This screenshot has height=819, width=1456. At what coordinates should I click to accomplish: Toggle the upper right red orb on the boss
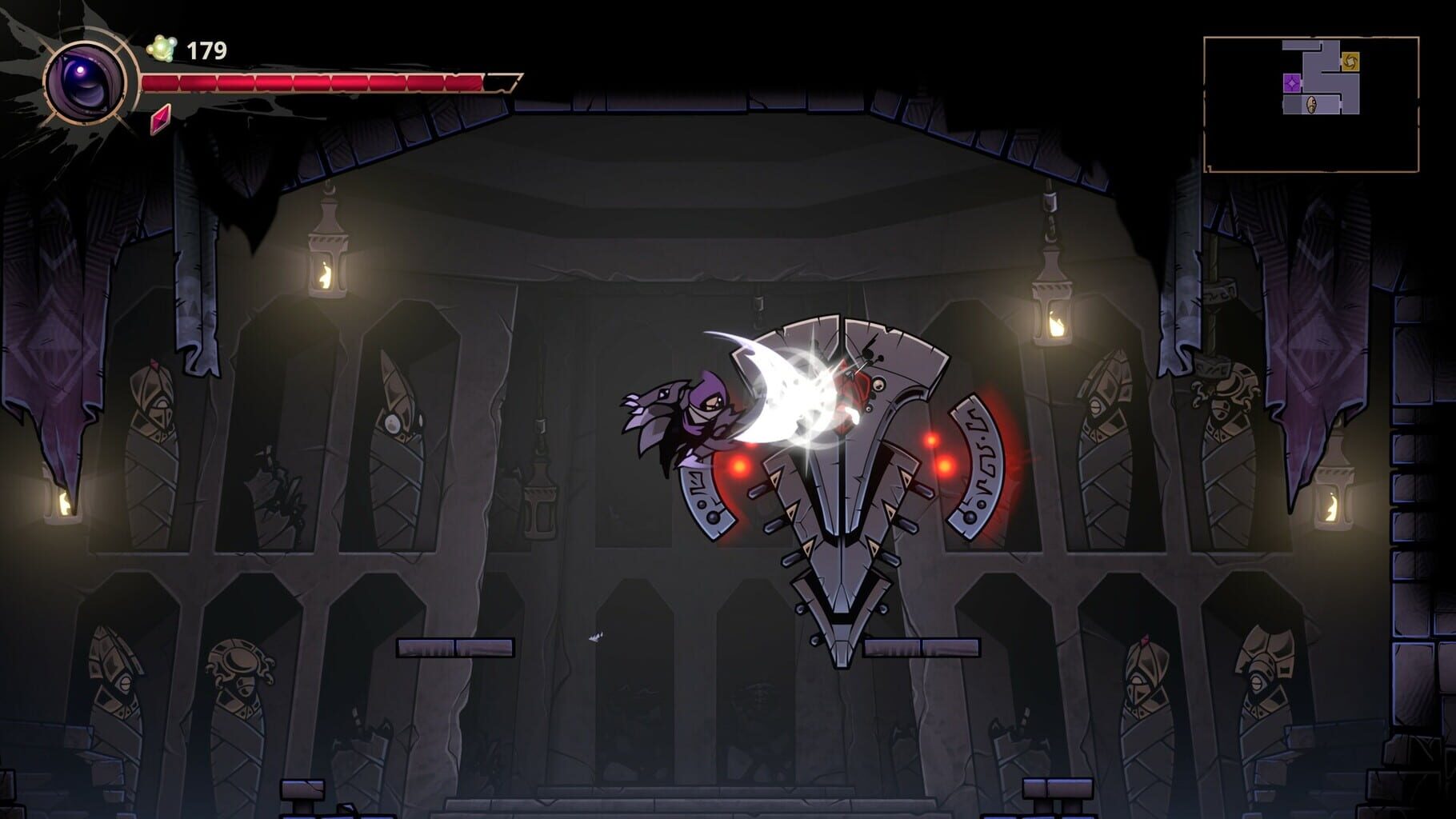(930, 438)
